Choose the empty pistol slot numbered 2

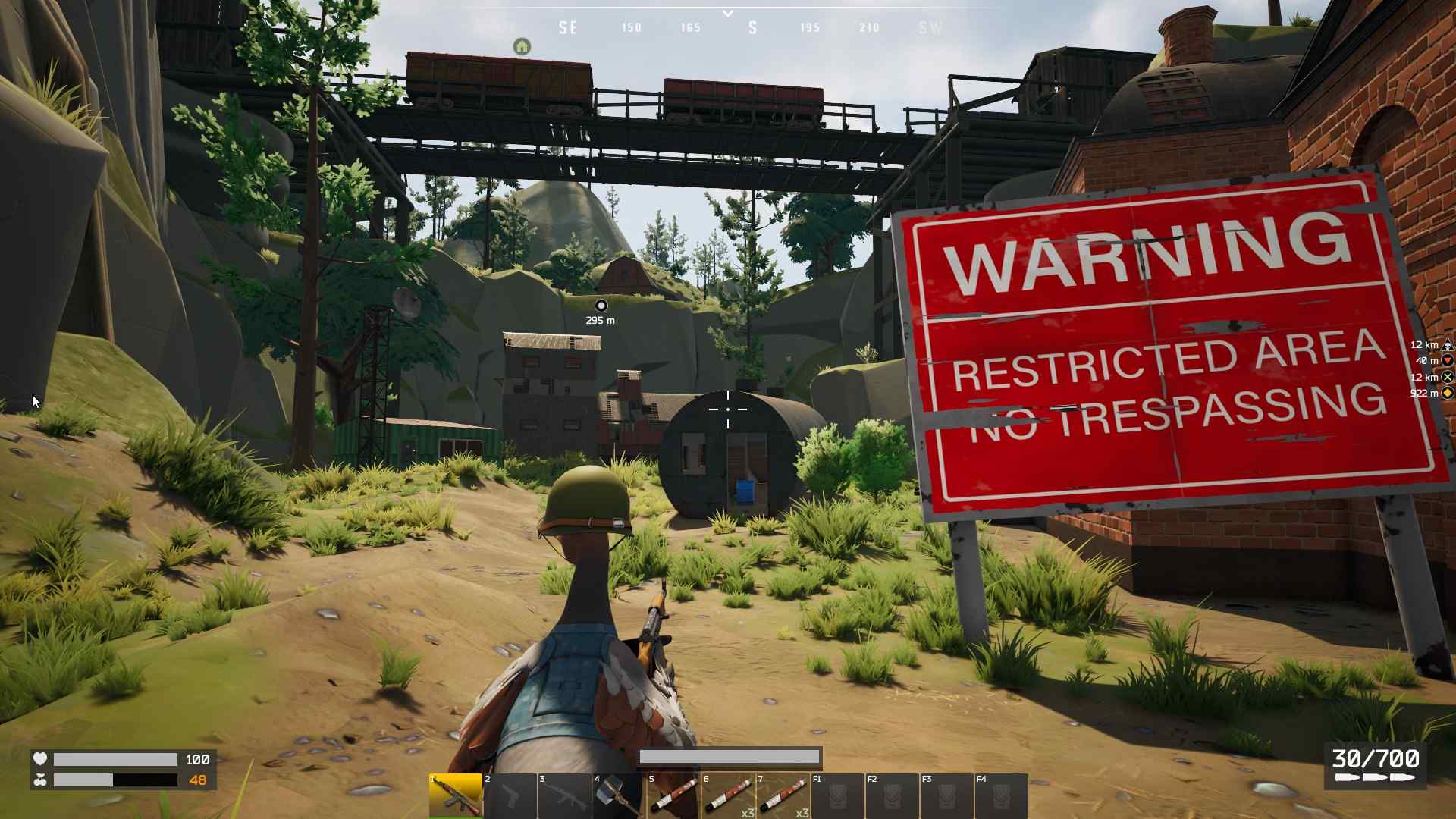point(510,795)
